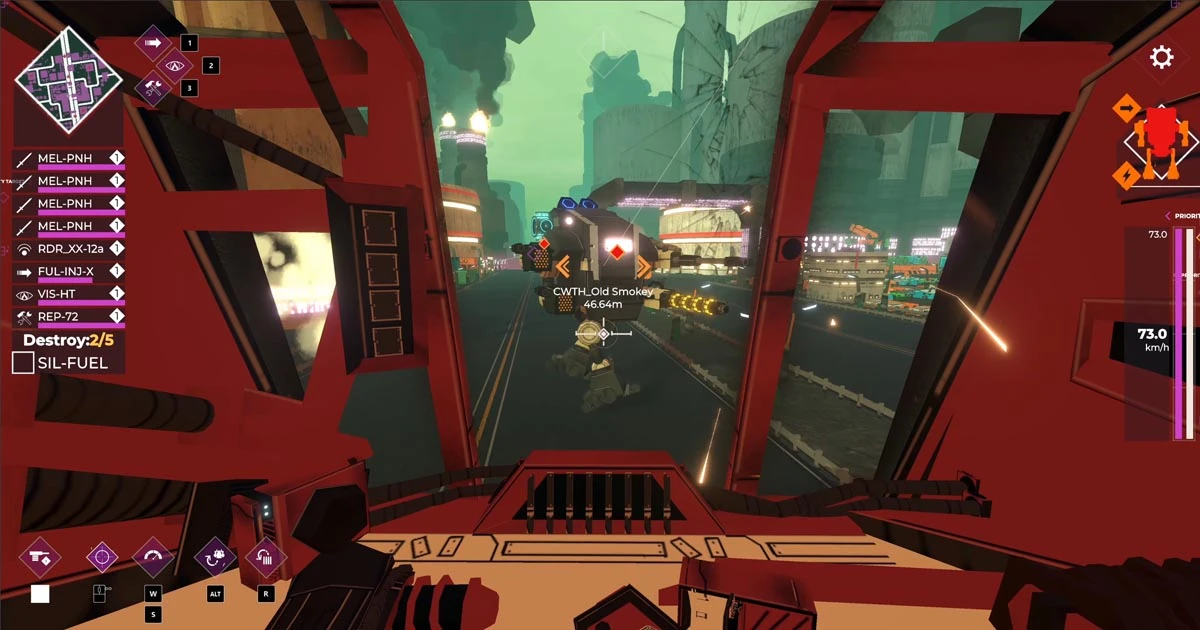This screenshot has width=1200, height=630.
Task: Click the crosshair targeting icon
Action: pyautogui.click(x=102, y=557)
